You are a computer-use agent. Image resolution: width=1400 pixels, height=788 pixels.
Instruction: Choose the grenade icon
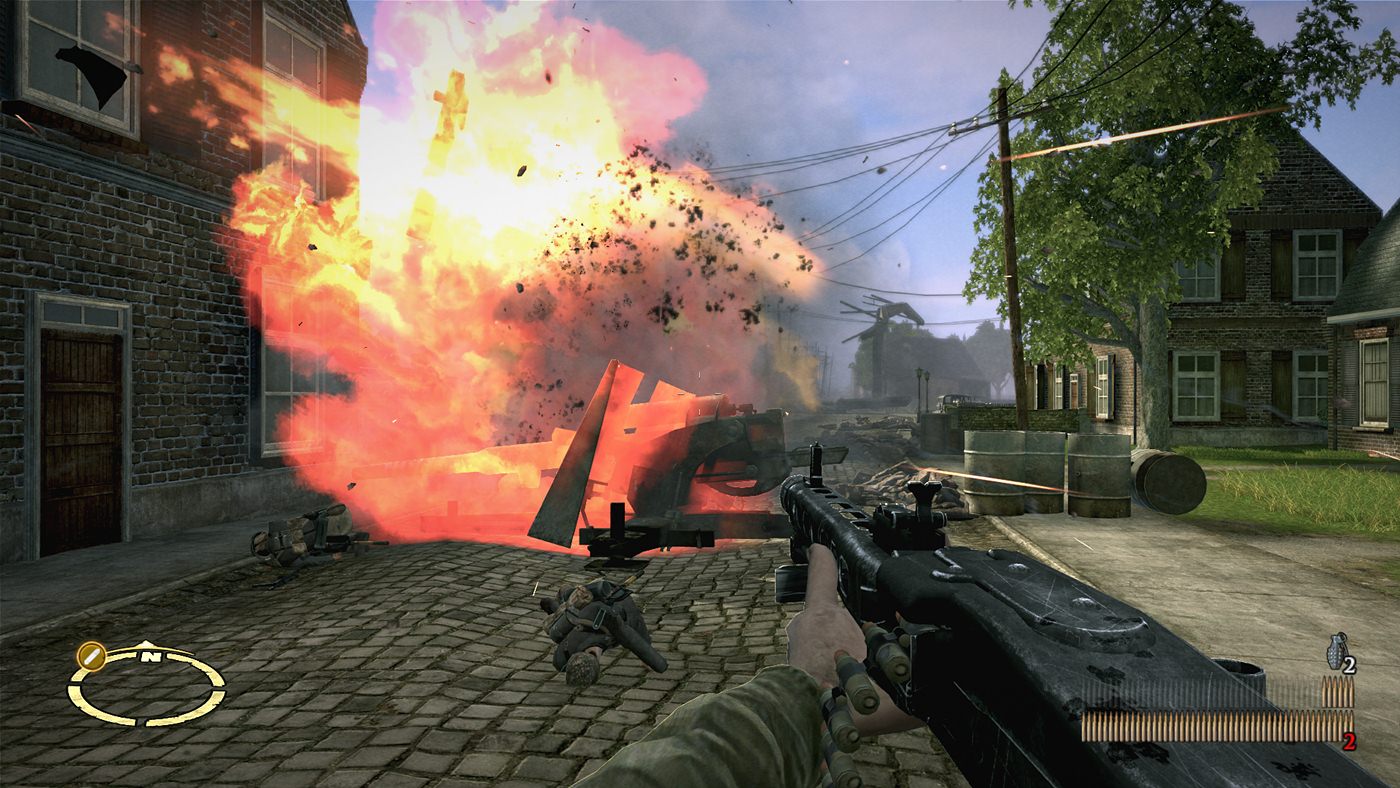point(1336,647)
